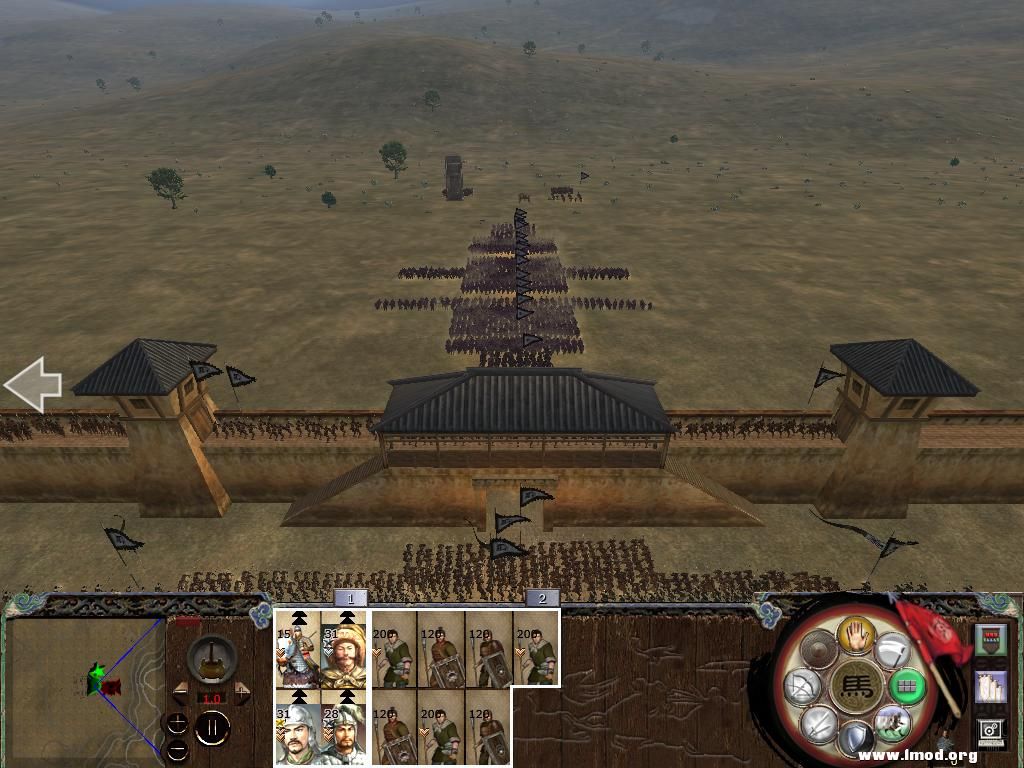Screen dimensions: 1024x768
Task: Zoom in on the minimap
Action: pyautogui.click(x=177, y=722)
